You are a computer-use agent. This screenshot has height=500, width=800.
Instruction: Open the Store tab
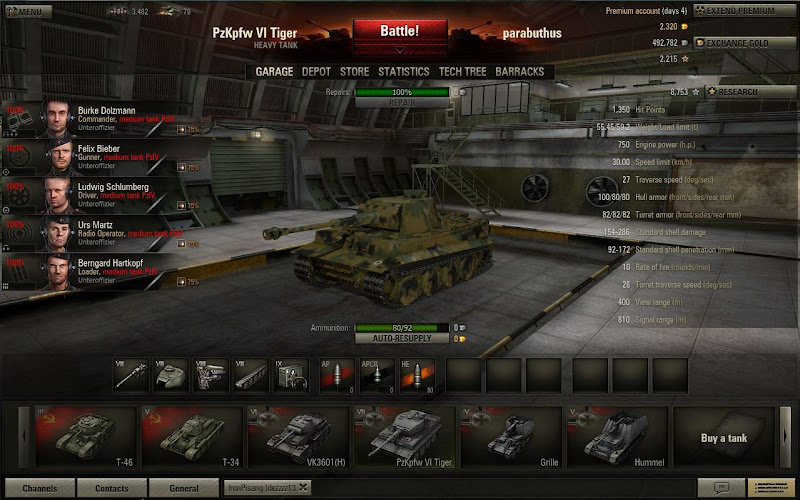click(354, 72)
